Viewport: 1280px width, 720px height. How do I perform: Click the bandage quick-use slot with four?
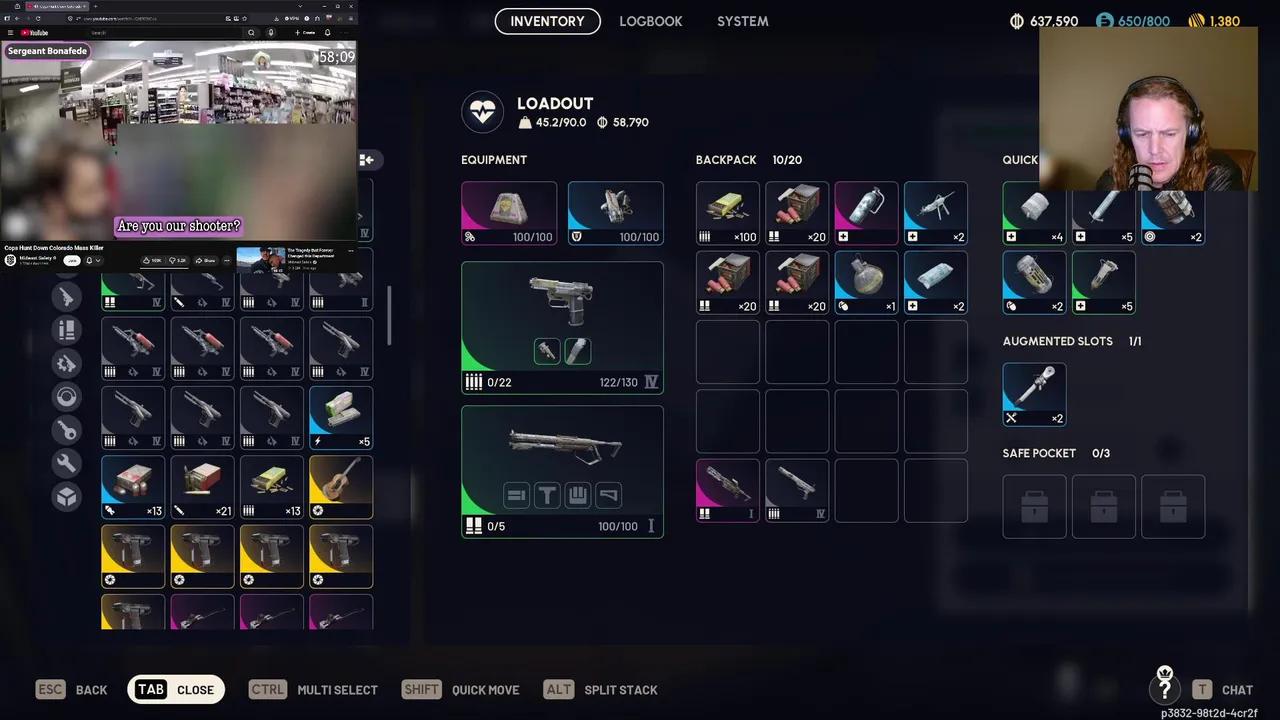click(x=1034, y=213)
